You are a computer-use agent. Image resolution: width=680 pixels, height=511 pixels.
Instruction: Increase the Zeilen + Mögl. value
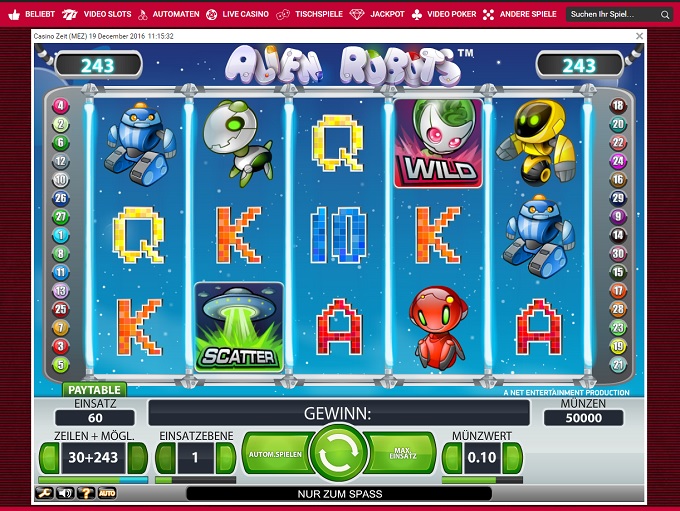pyautogui.click(x=138, y=459)
